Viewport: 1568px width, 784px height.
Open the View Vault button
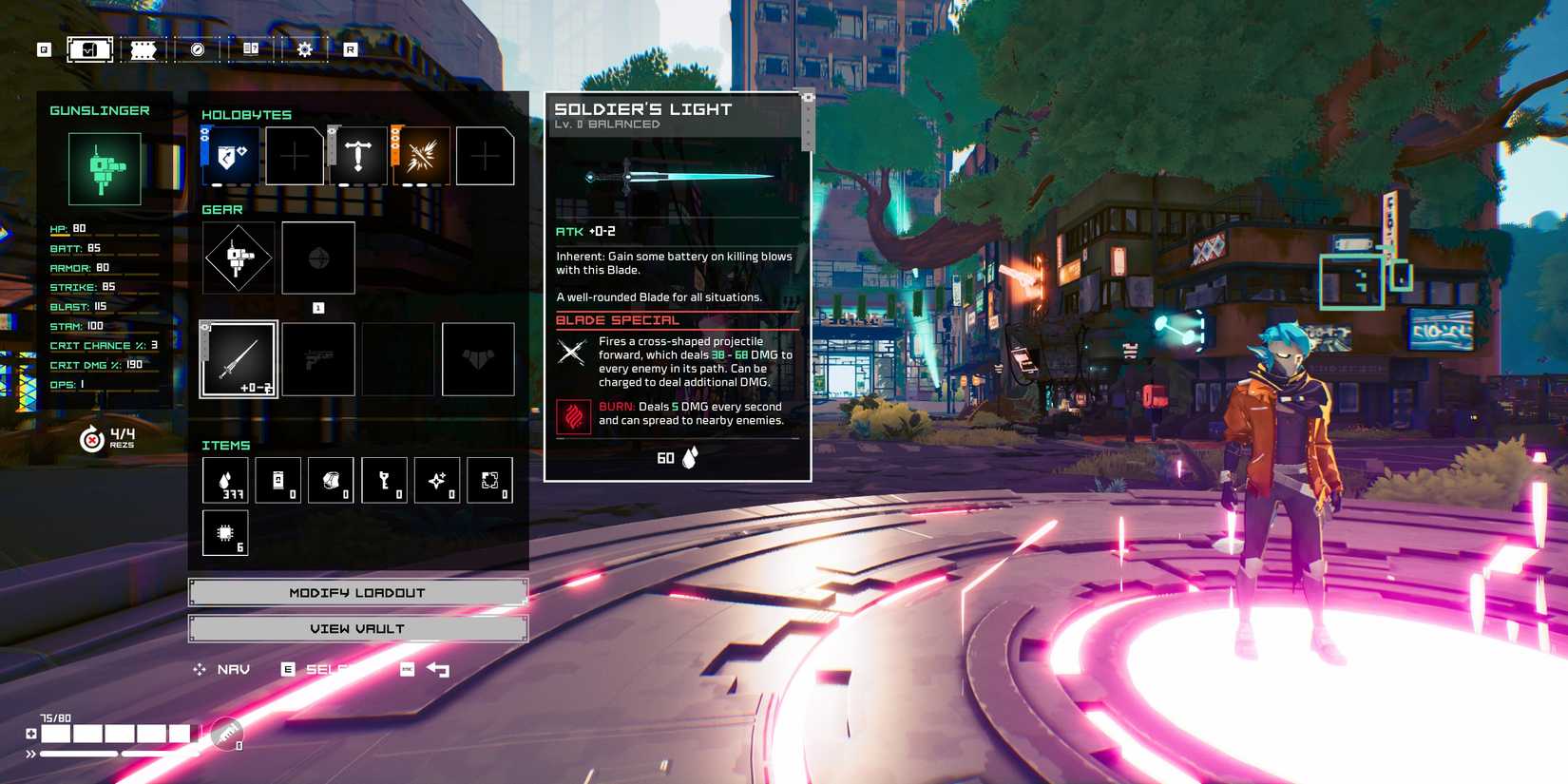click(357, 628)
